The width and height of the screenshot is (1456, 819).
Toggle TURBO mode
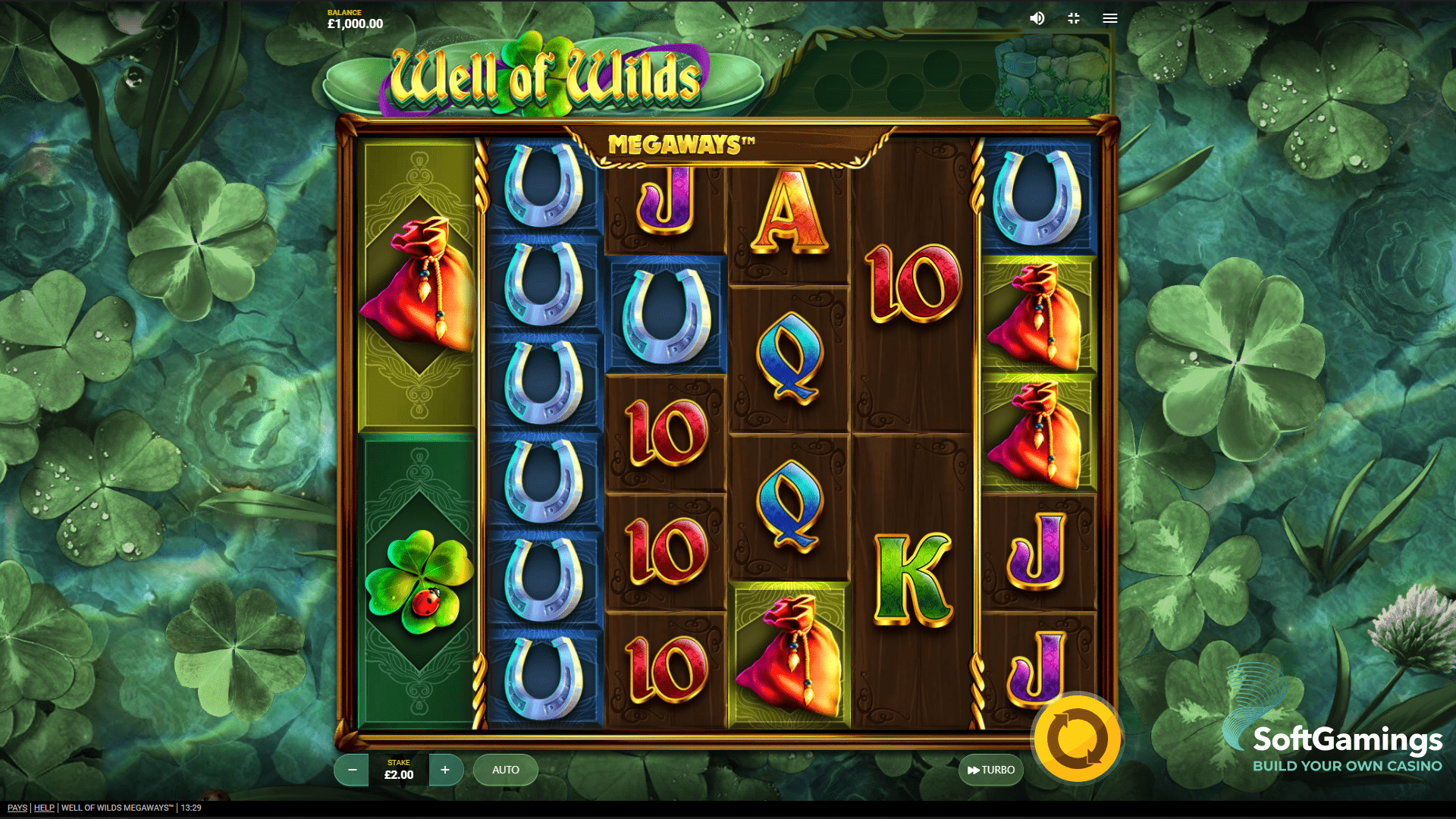(991, 770)
